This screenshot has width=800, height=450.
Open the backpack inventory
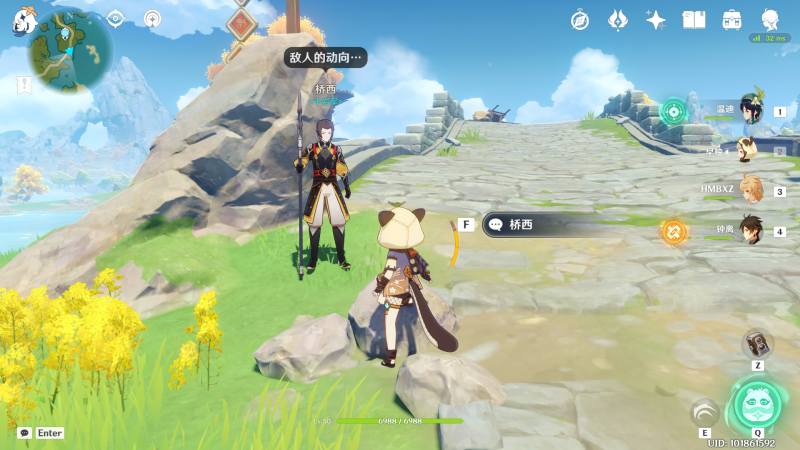(x=732, y=19)
